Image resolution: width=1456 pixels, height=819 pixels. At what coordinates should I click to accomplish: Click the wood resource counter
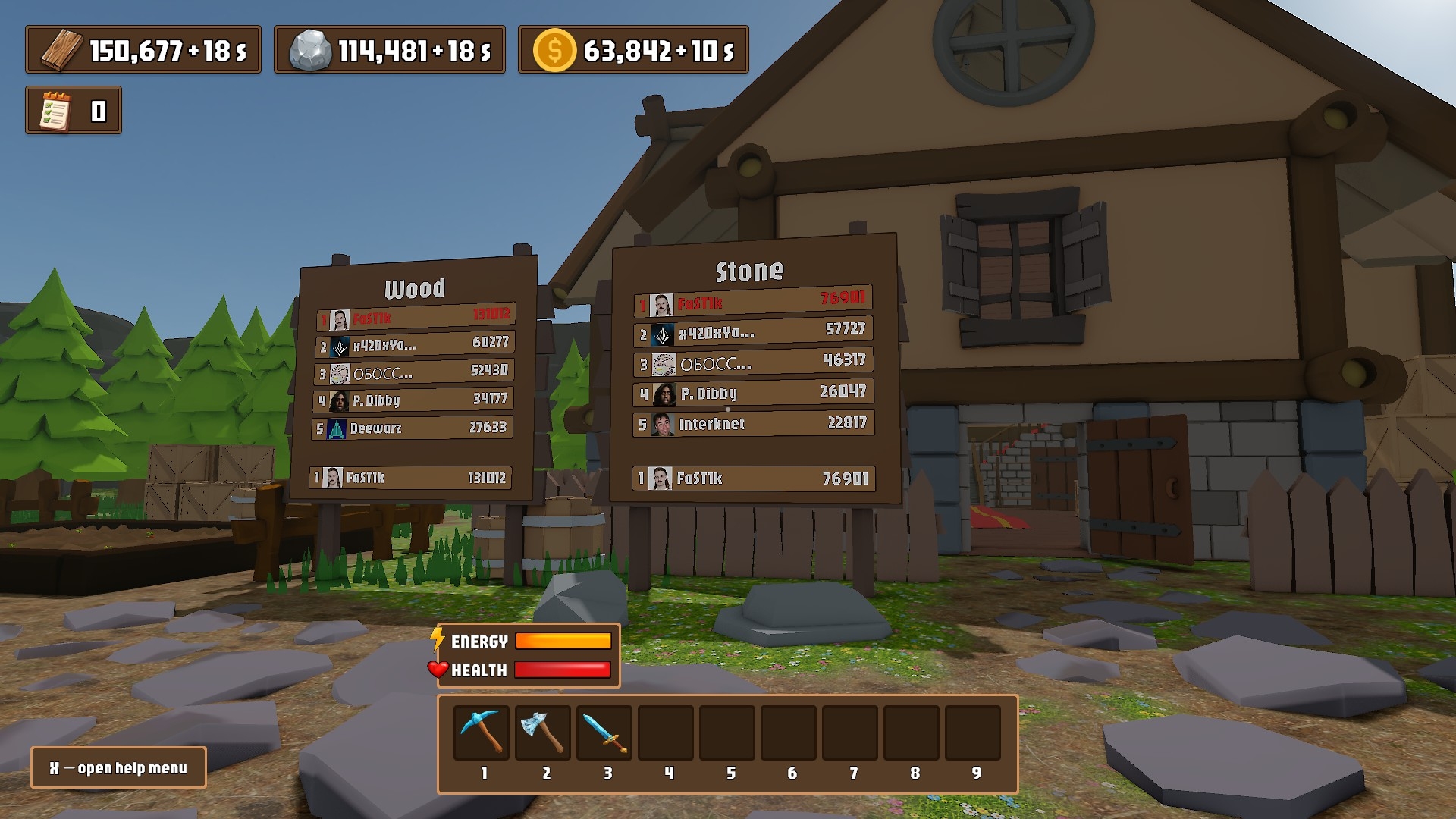[143, 50]
